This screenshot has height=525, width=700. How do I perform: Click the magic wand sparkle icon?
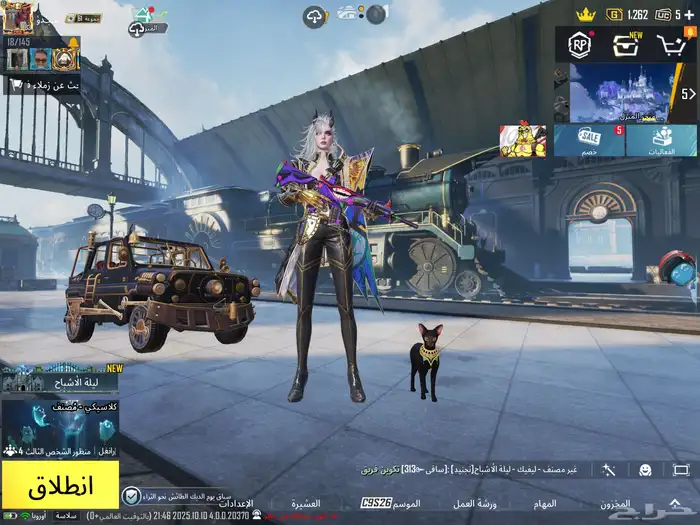tap(609, 469)
